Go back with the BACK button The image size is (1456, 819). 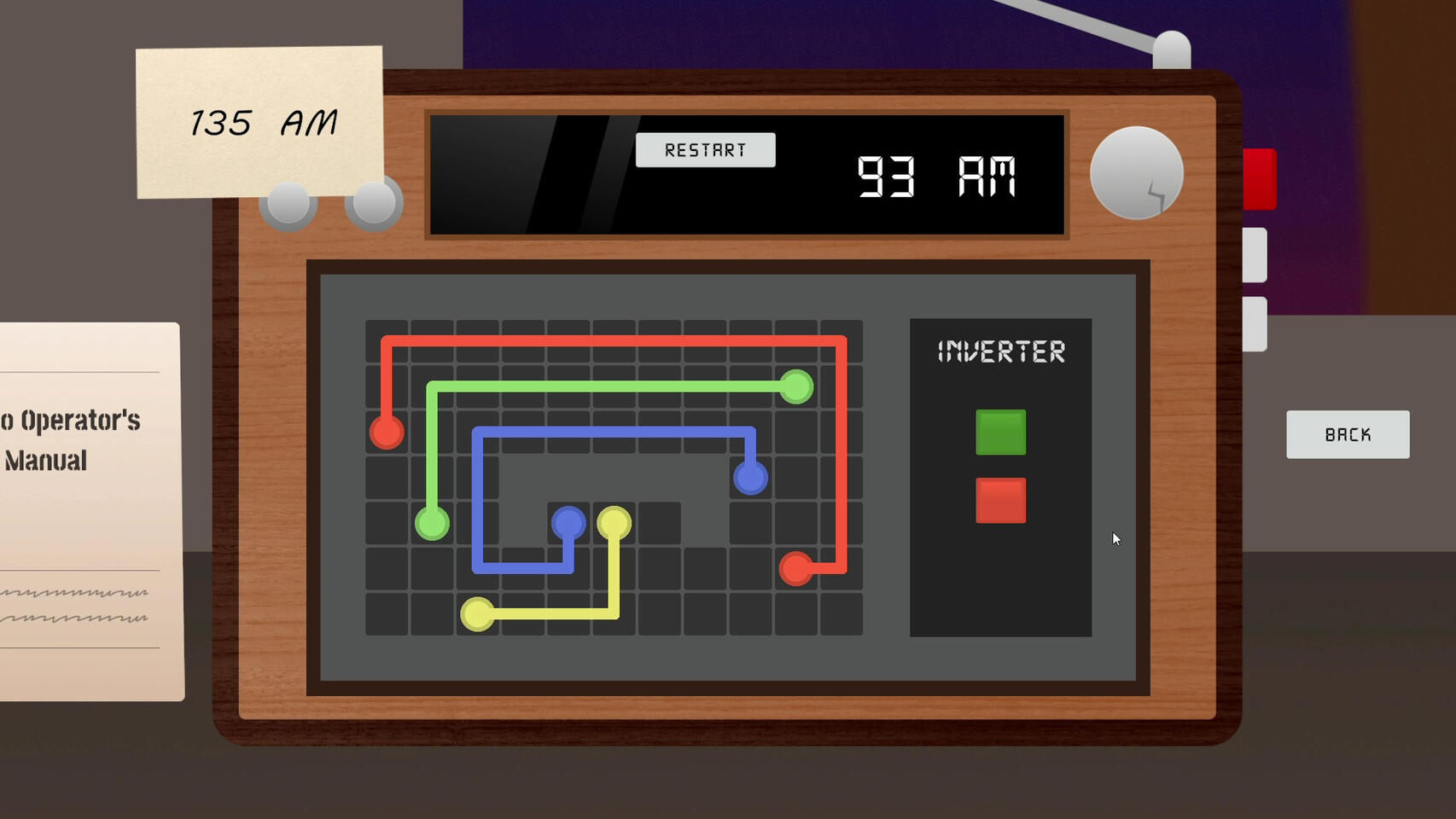point(1347,434)
